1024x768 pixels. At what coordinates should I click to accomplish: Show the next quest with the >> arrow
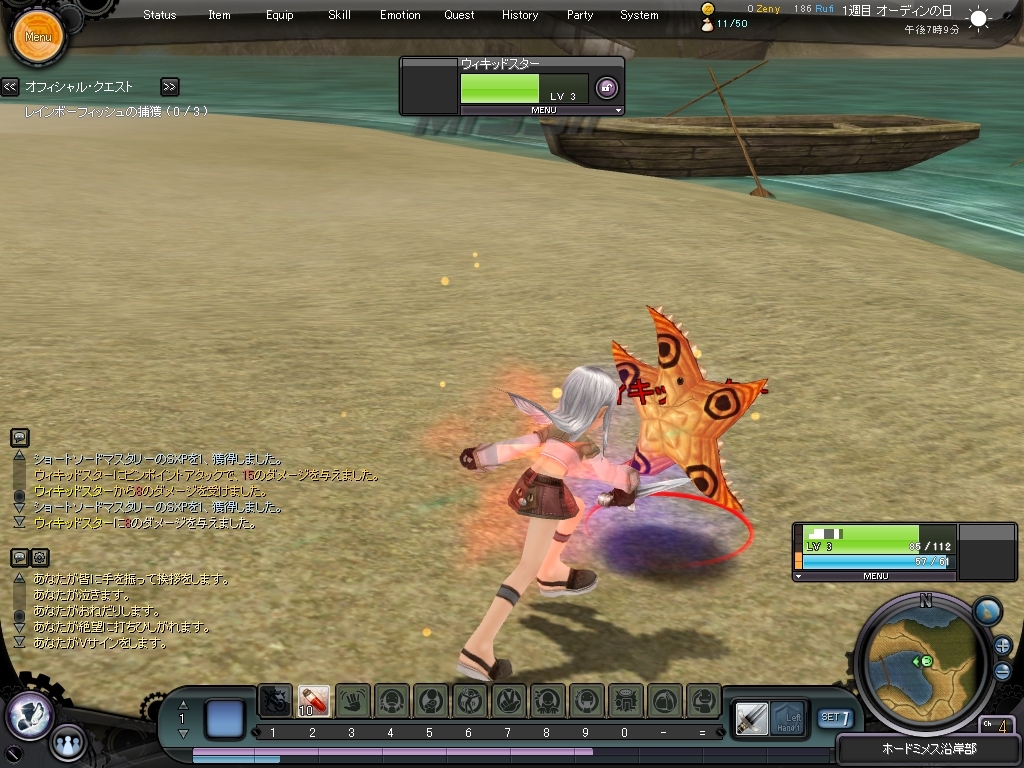(x=169, y=87)
